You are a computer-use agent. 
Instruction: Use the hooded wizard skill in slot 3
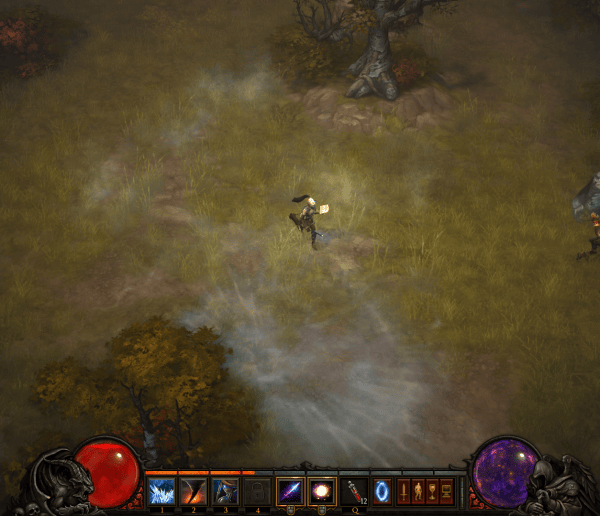pos(224,491)
